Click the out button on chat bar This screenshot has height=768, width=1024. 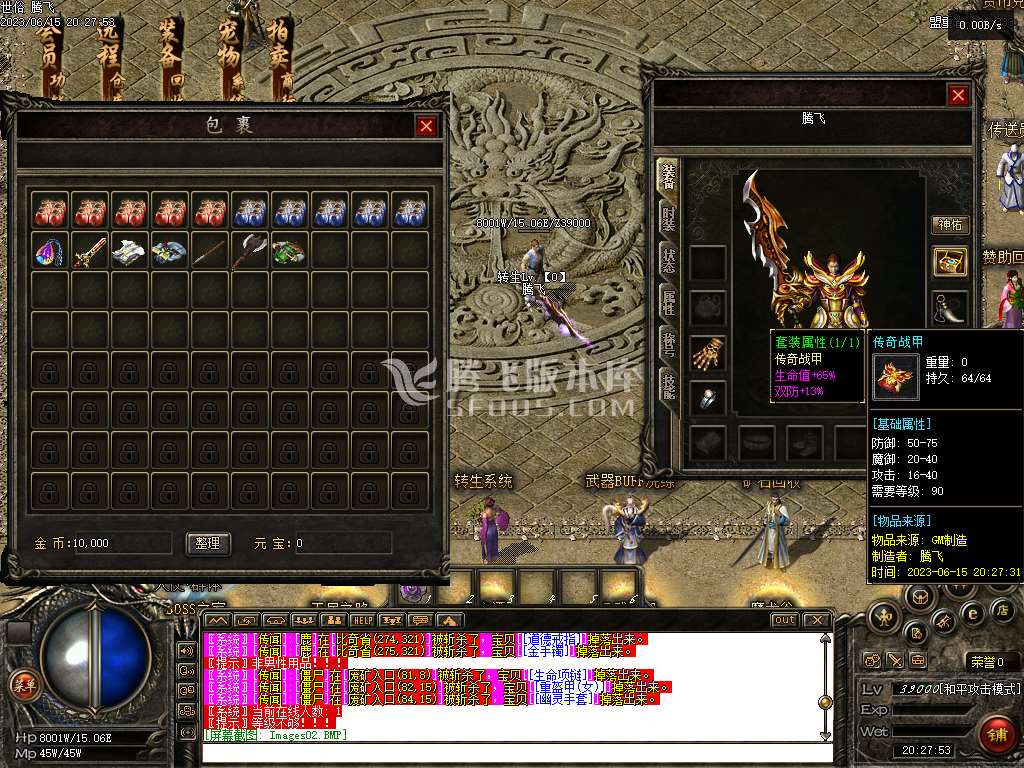point(785,620)
